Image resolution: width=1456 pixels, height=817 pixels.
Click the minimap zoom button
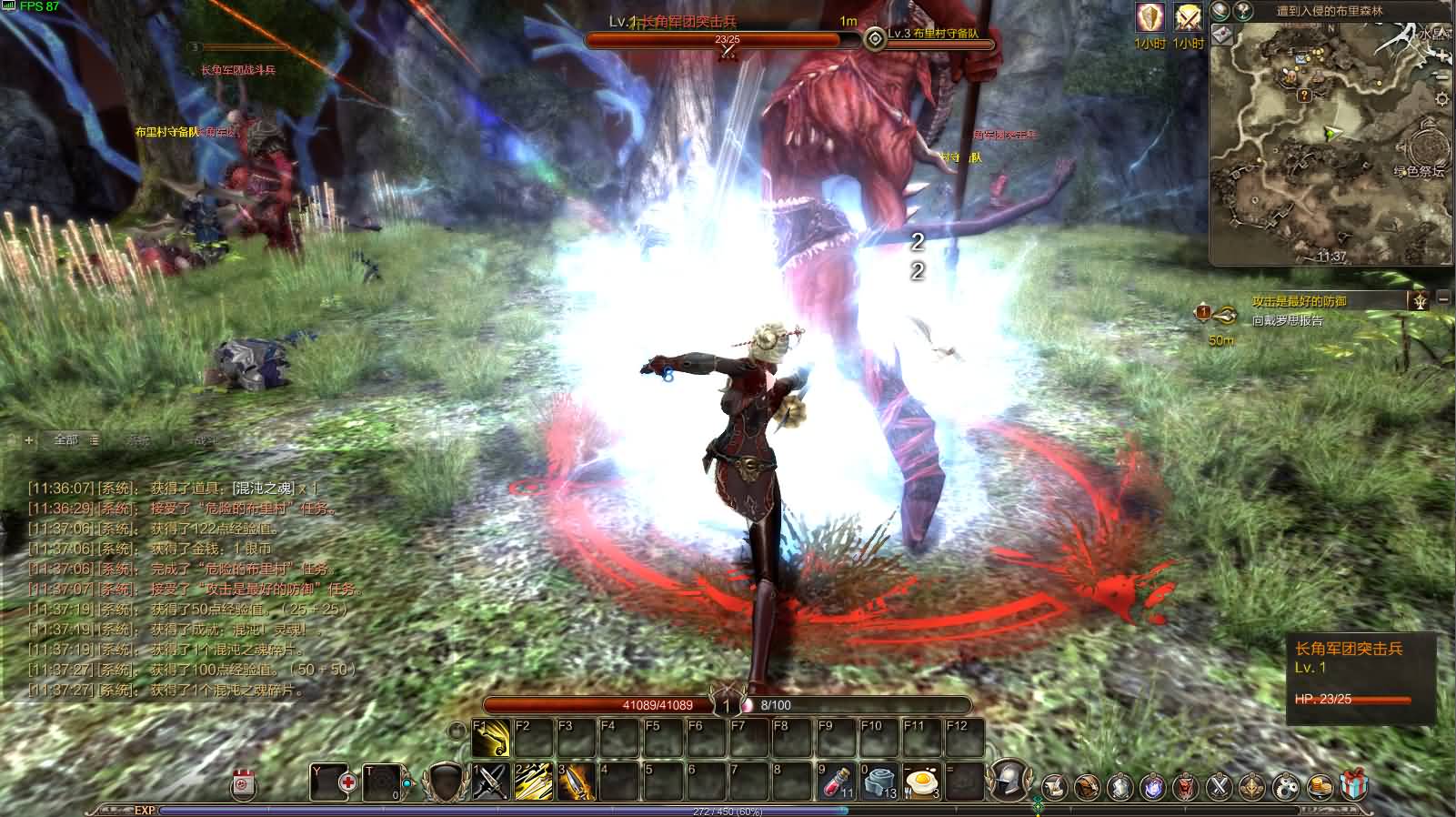1442,55
